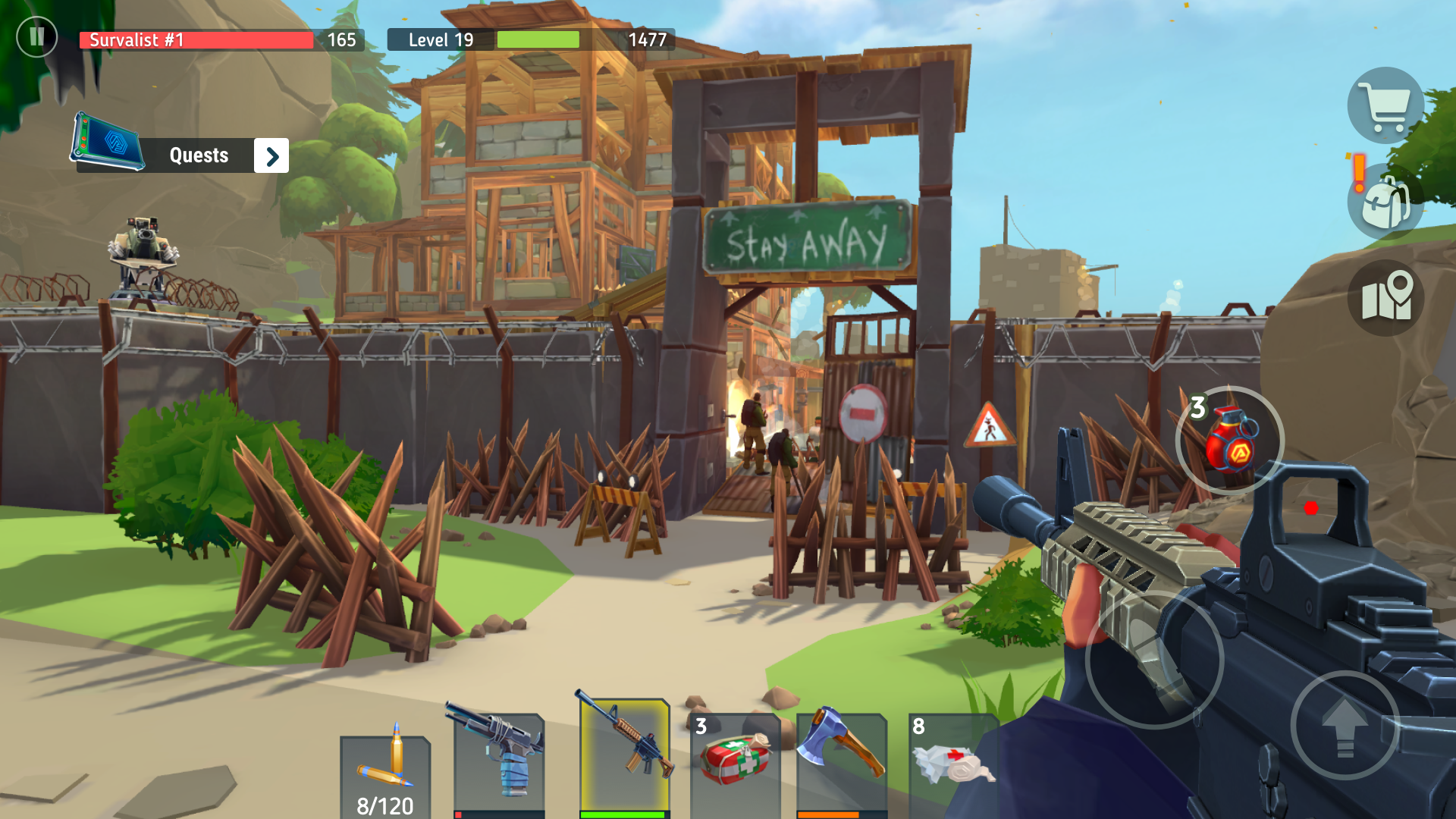1456x819 pixels.
Task: Open the backpack inventory
Action: [1382, 203]
